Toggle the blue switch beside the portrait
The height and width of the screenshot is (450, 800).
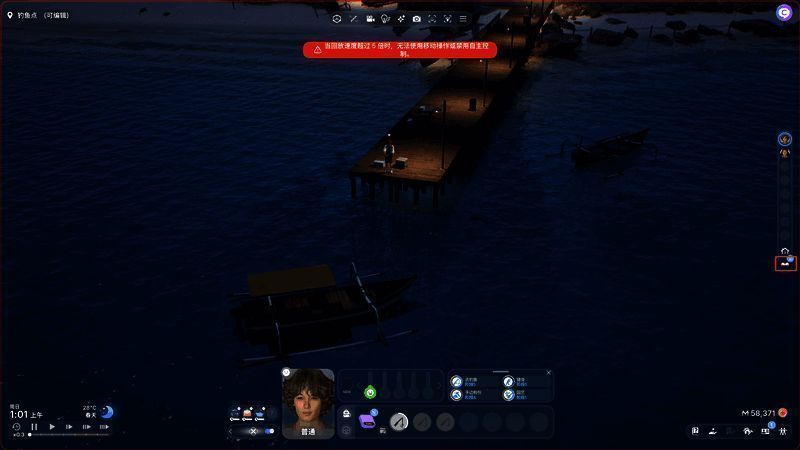point(269,431)
